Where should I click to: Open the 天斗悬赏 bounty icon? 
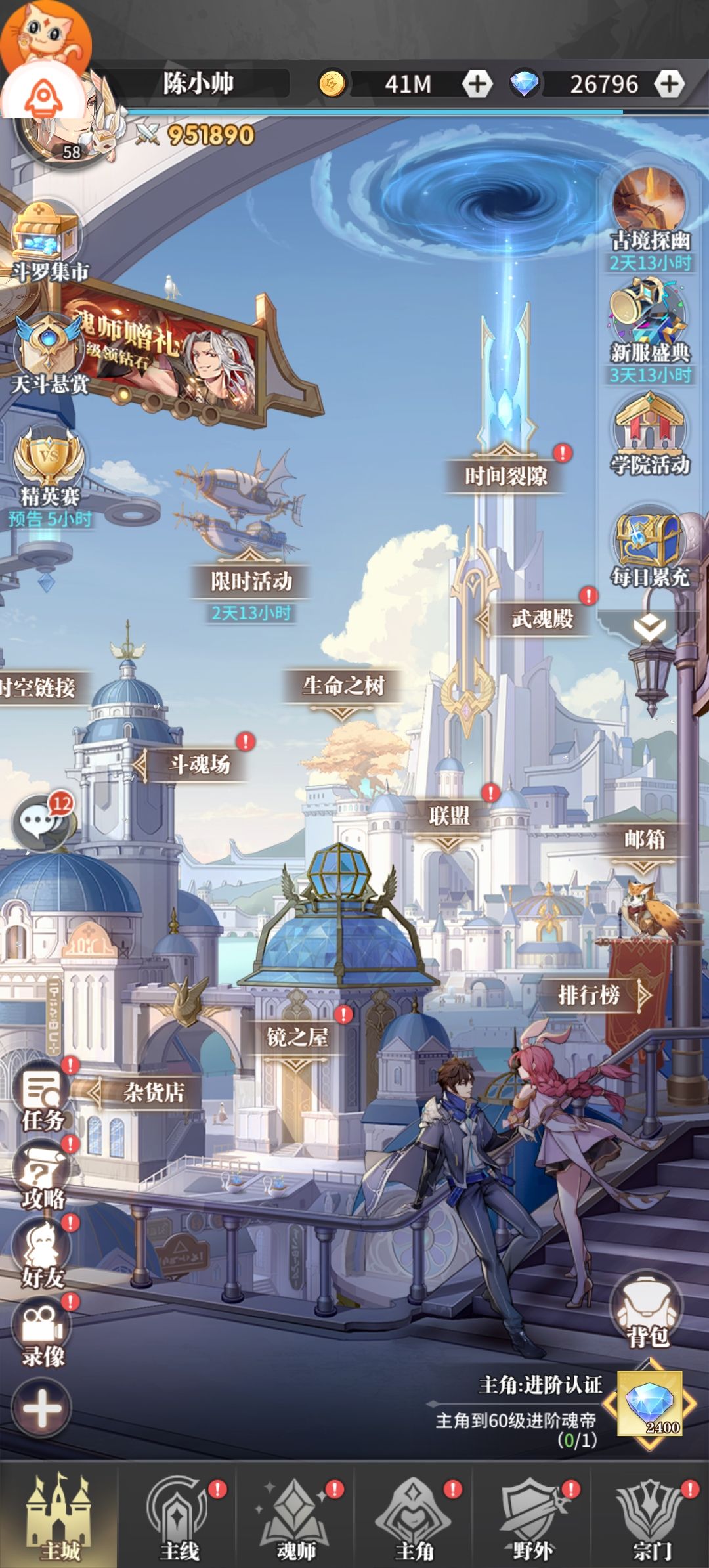click(49, 351)
